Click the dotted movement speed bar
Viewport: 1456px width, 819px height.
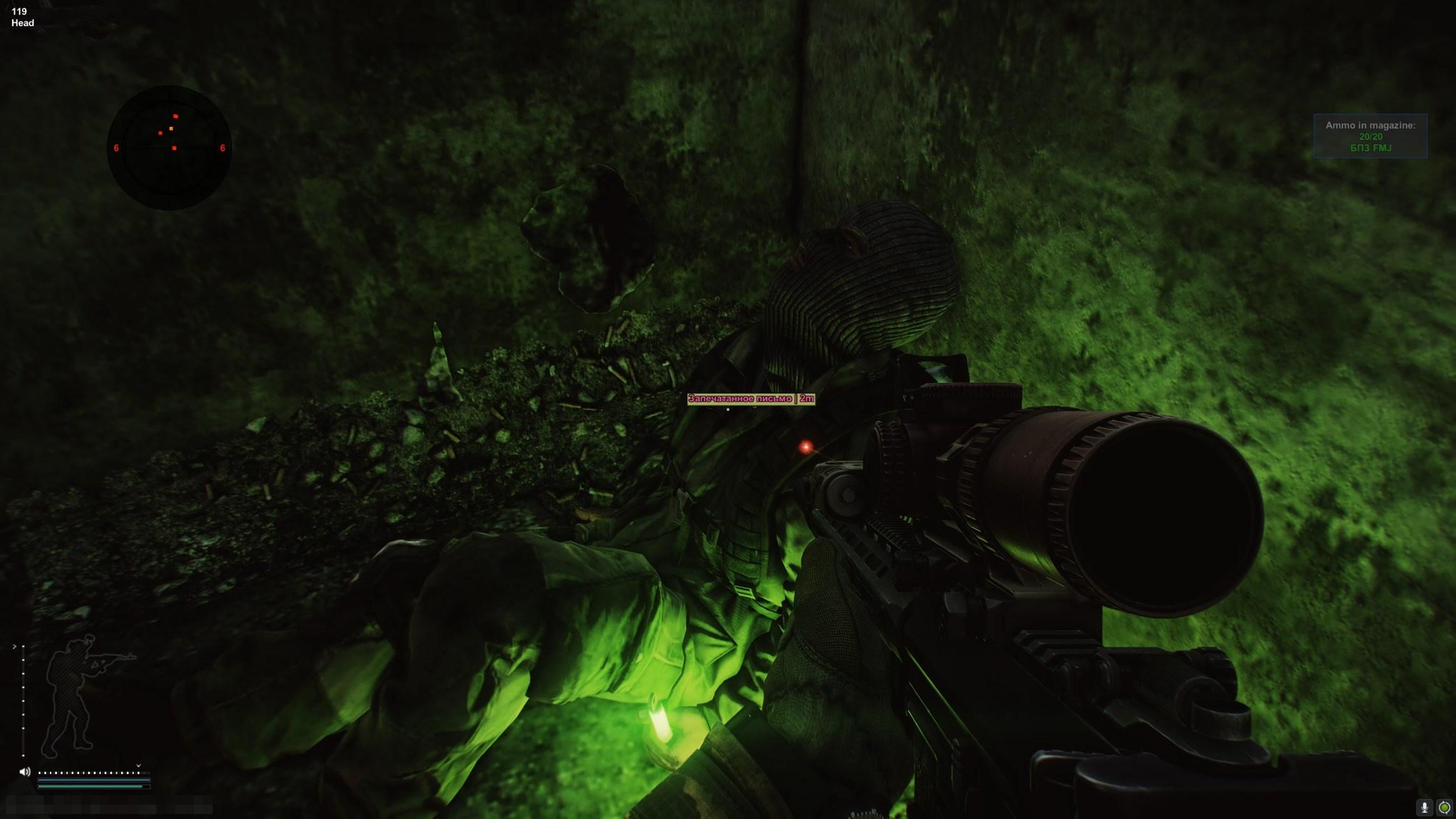89,773
